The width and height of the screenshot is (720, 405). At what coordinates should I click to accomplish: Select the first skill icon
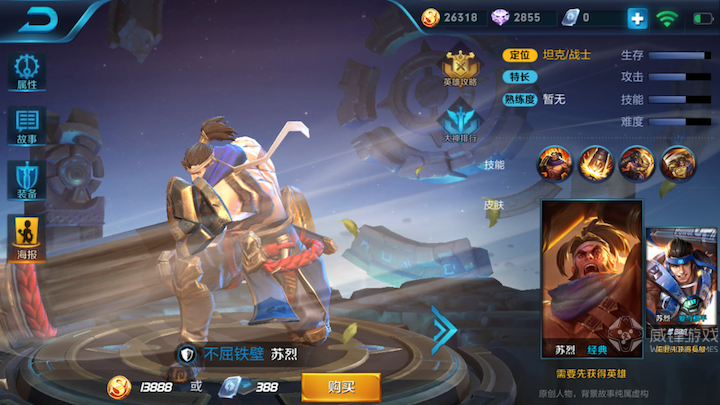(555, 161)
